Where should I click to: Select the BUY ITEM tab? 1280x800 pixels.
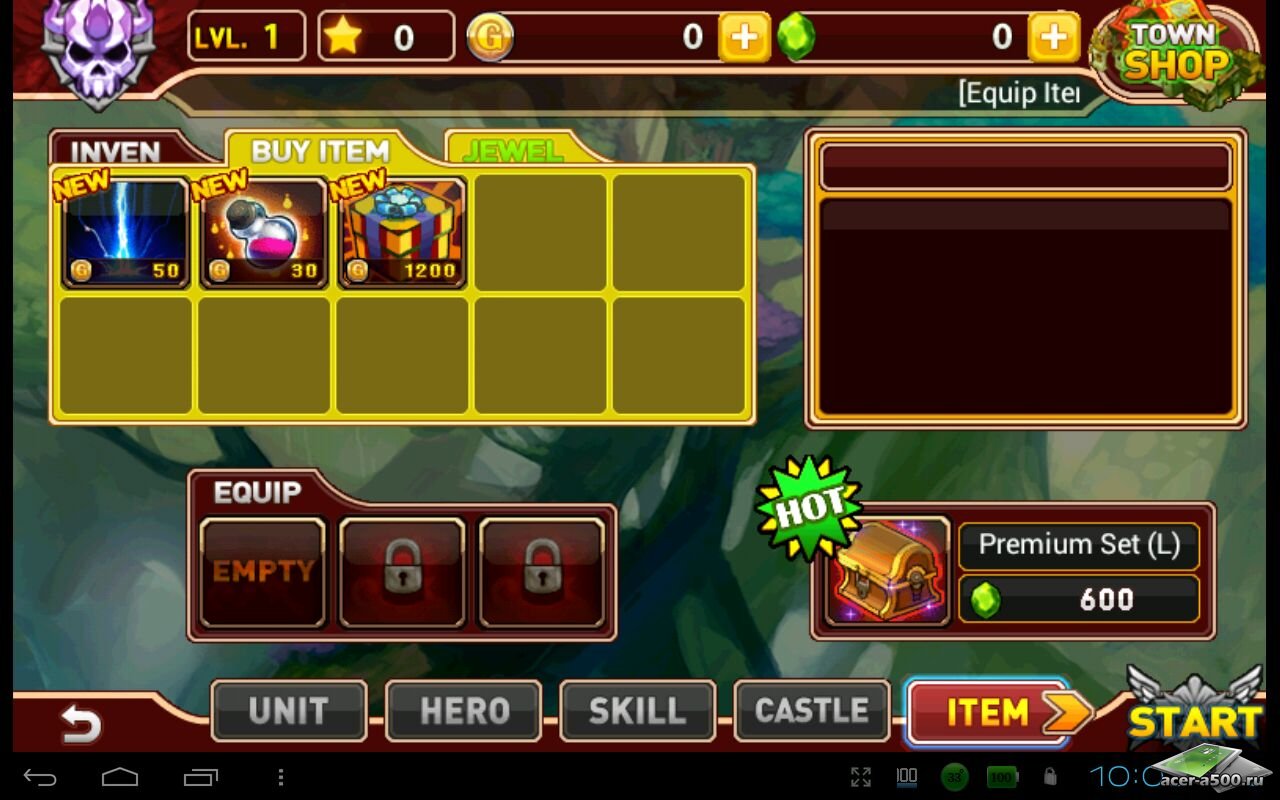[320, 150]
